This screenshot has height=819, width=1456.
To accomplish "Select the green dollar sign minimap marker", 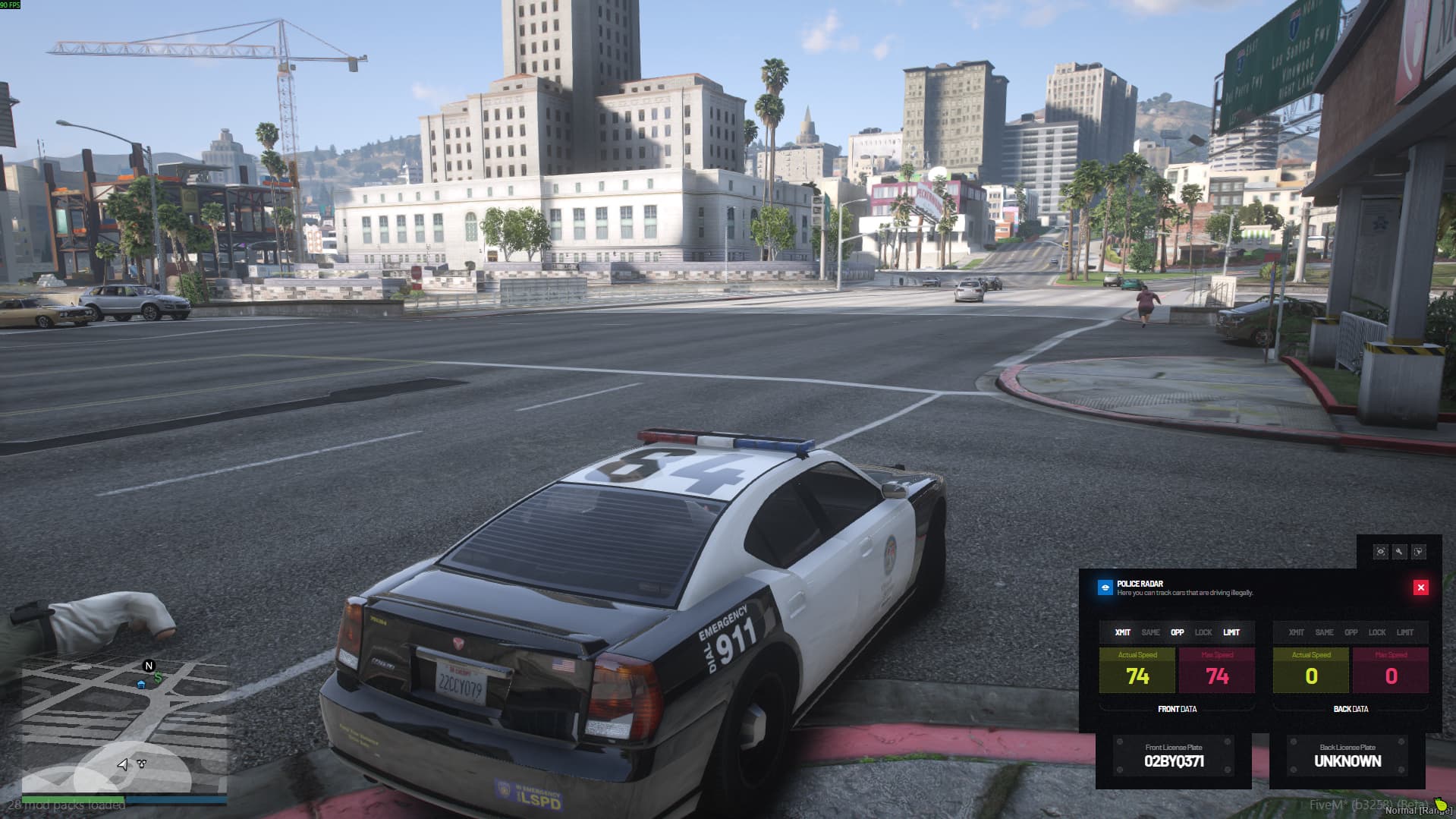I will click(x=158, y=677).
